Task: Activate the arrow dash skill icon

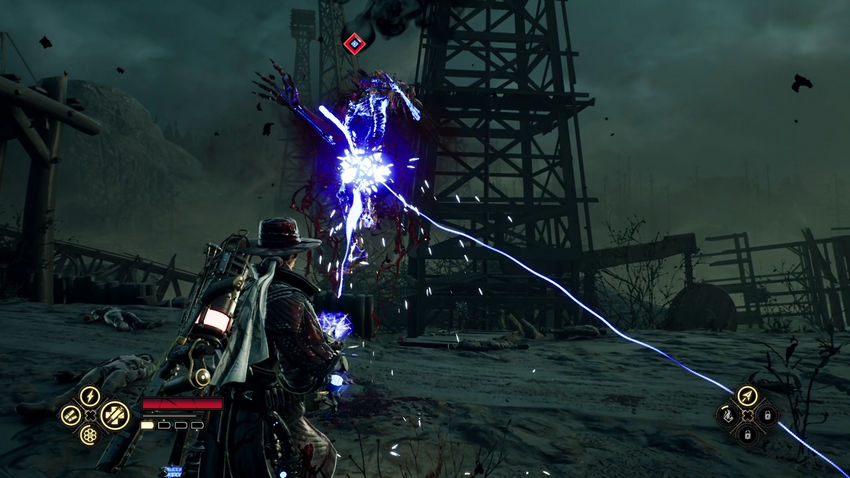Action: click(x=746, y=395)
